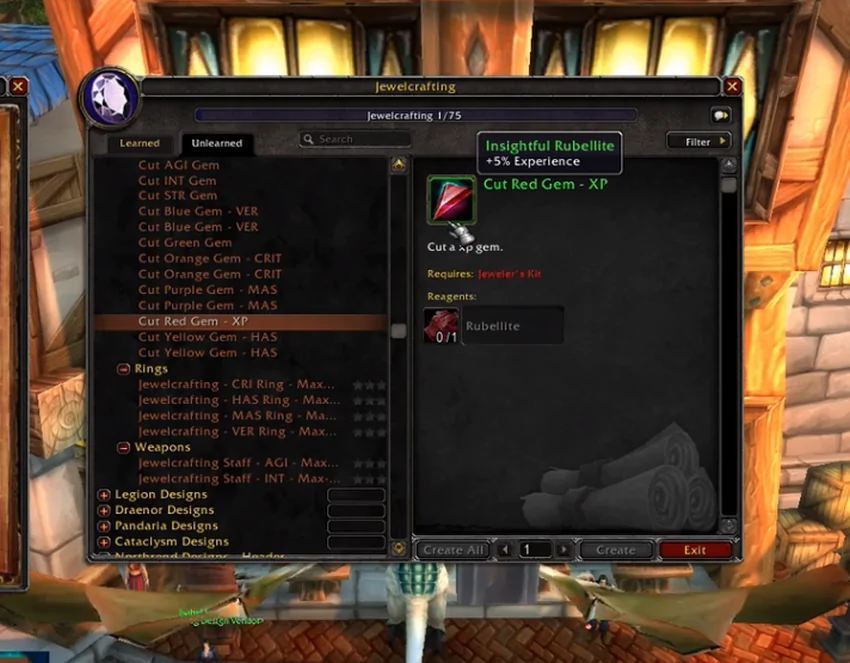Click the Create button

click(615, 550)
